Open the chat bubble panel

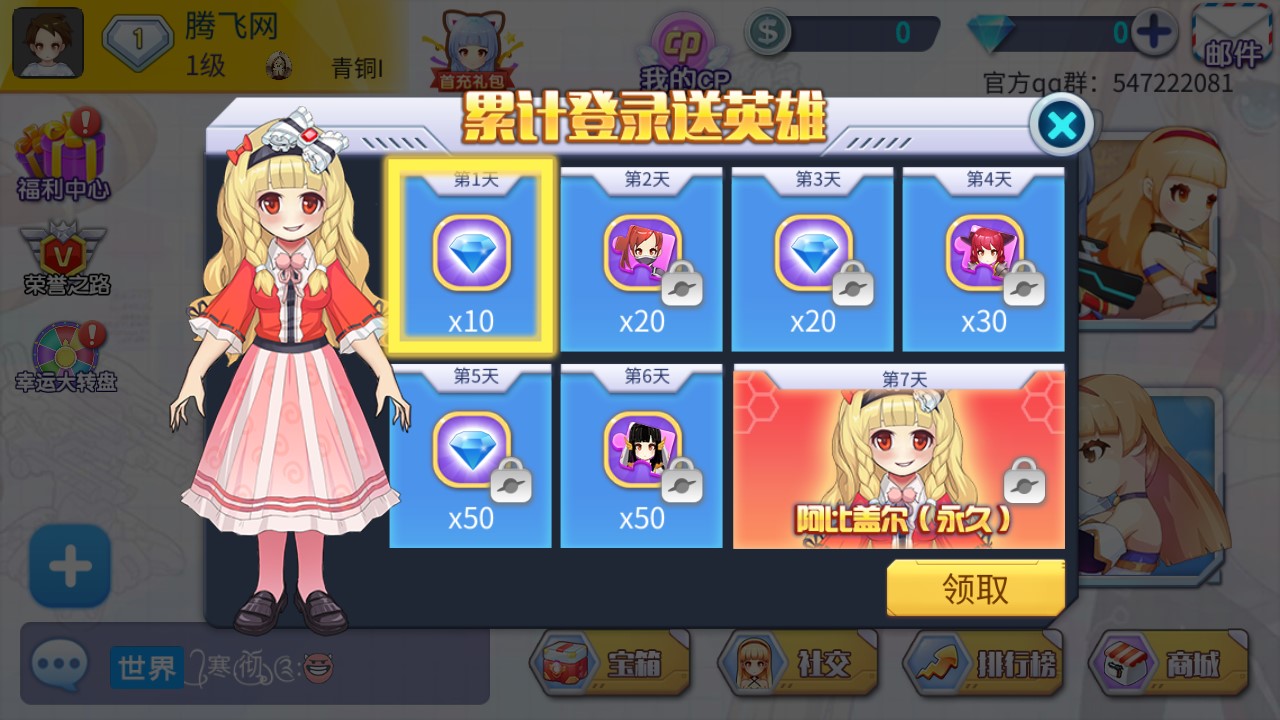60,663
